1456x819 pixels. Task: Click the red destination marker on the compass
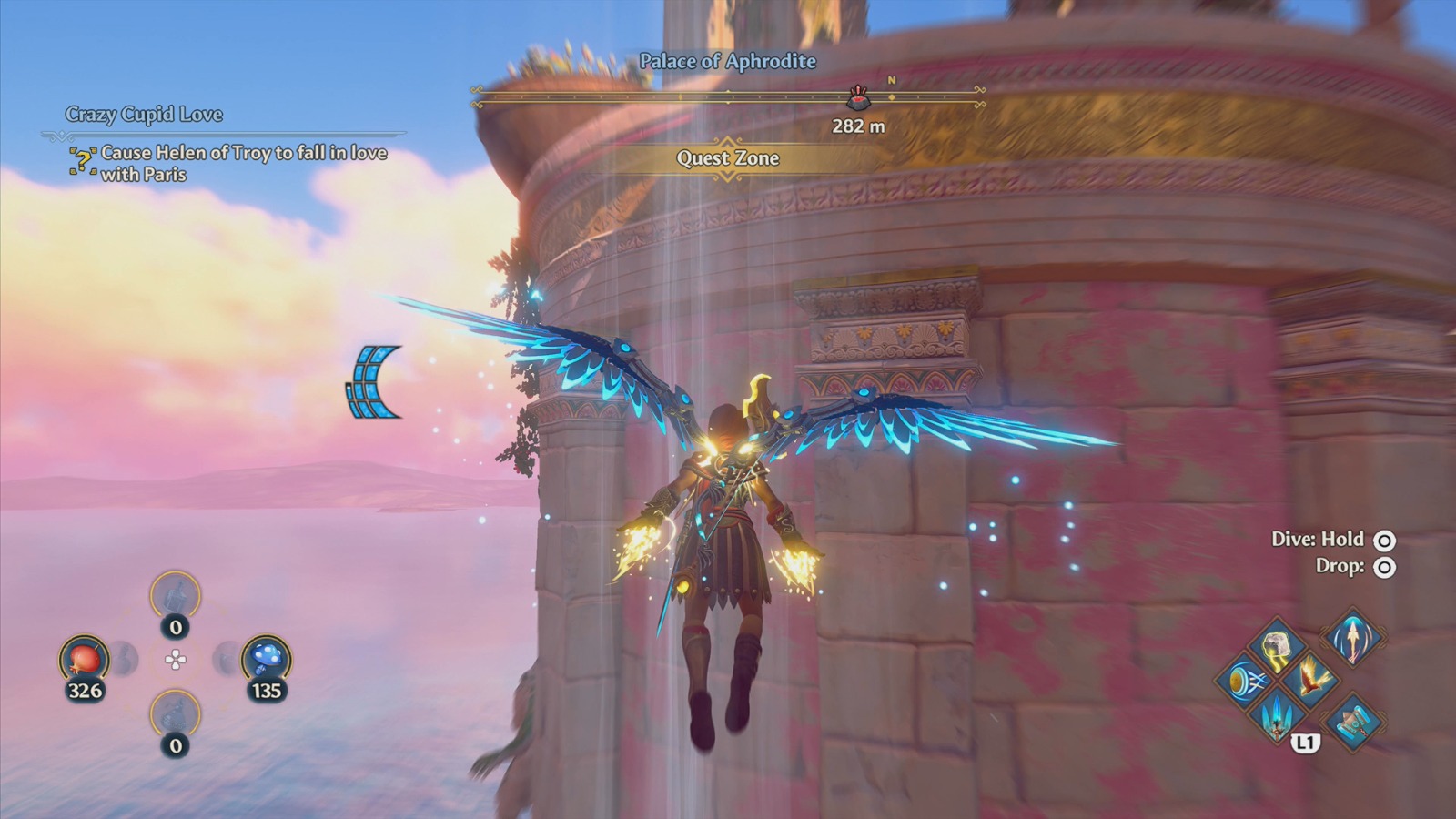(x=857, y=100)
